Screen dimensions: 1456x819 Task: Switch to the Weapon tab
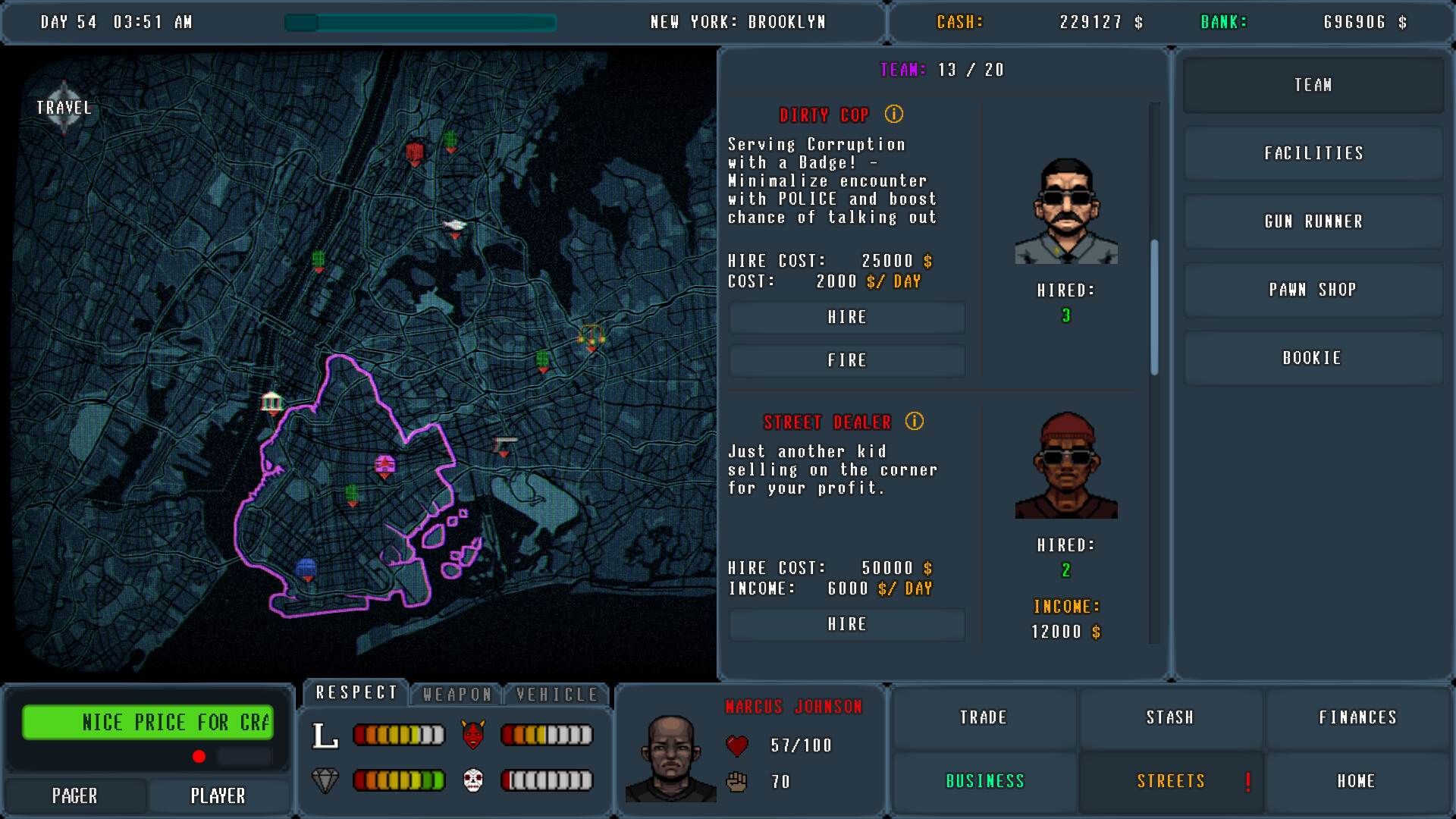[456, 692]
